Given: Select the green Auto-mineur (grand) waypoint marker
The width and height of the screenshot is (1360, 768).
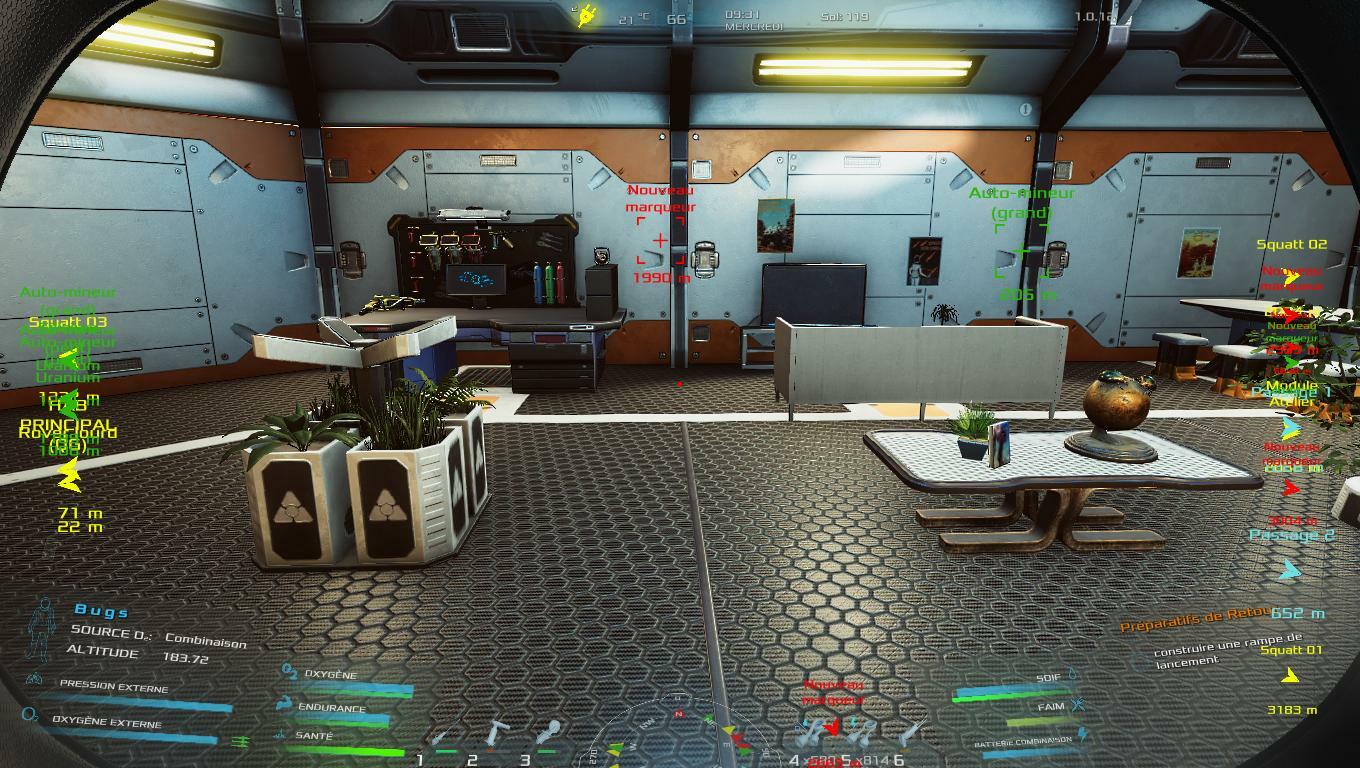Looking at the screenshot, I should 1020,250.
